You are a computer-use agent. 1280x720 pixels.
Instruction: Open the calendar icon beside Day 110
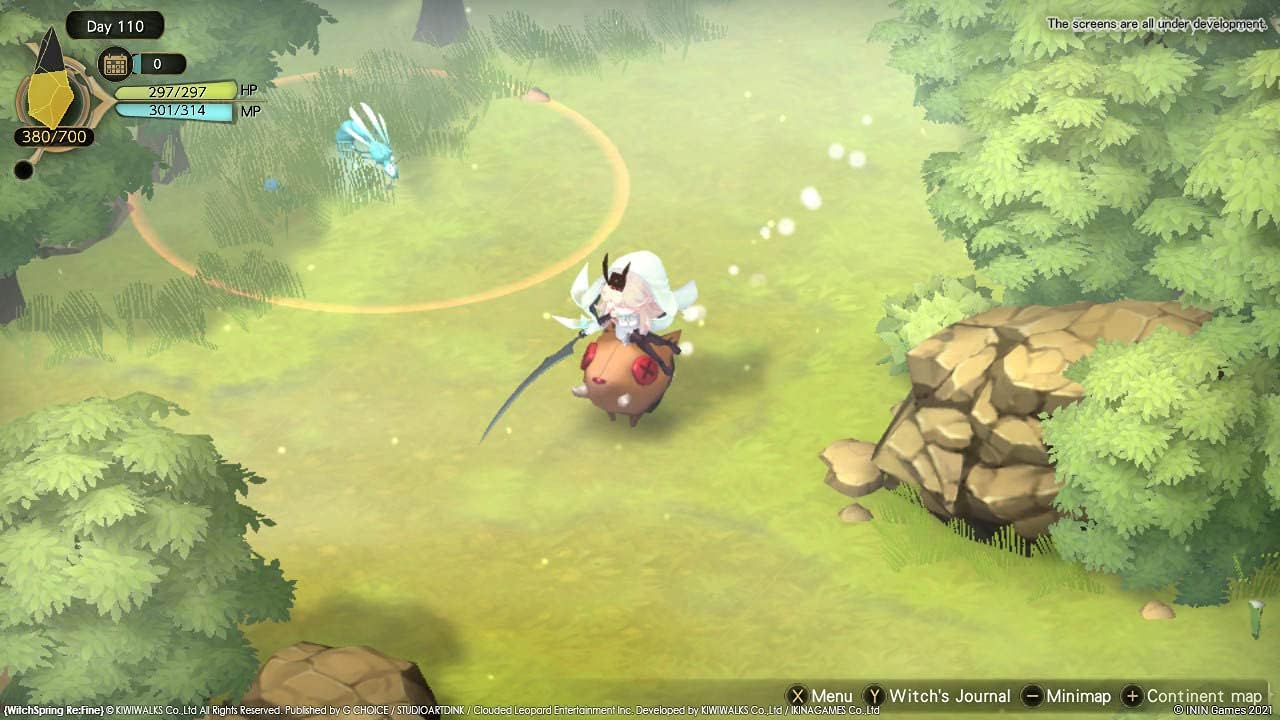coord(117,63)
